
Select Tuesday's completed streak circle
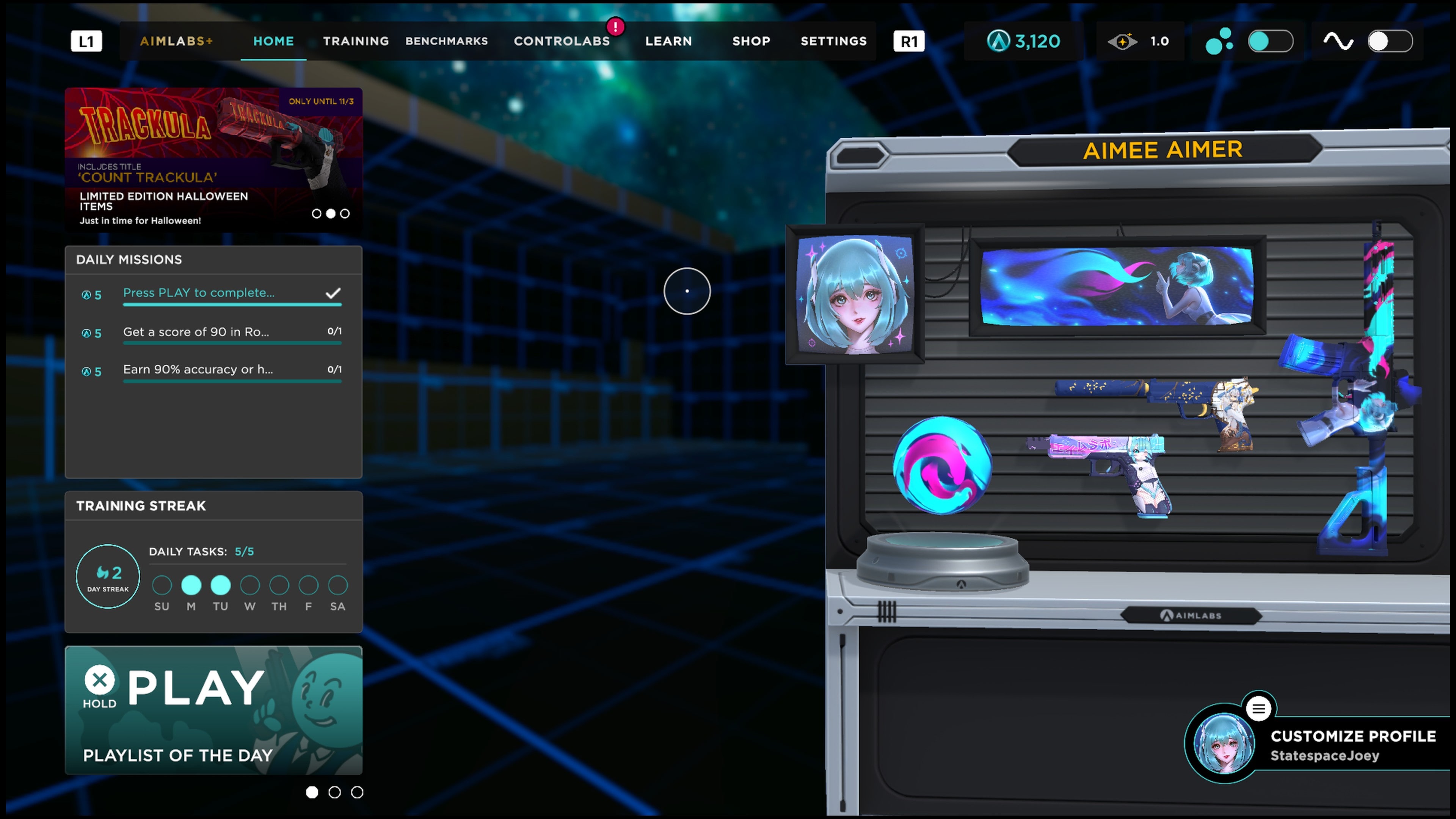[220, 586]
